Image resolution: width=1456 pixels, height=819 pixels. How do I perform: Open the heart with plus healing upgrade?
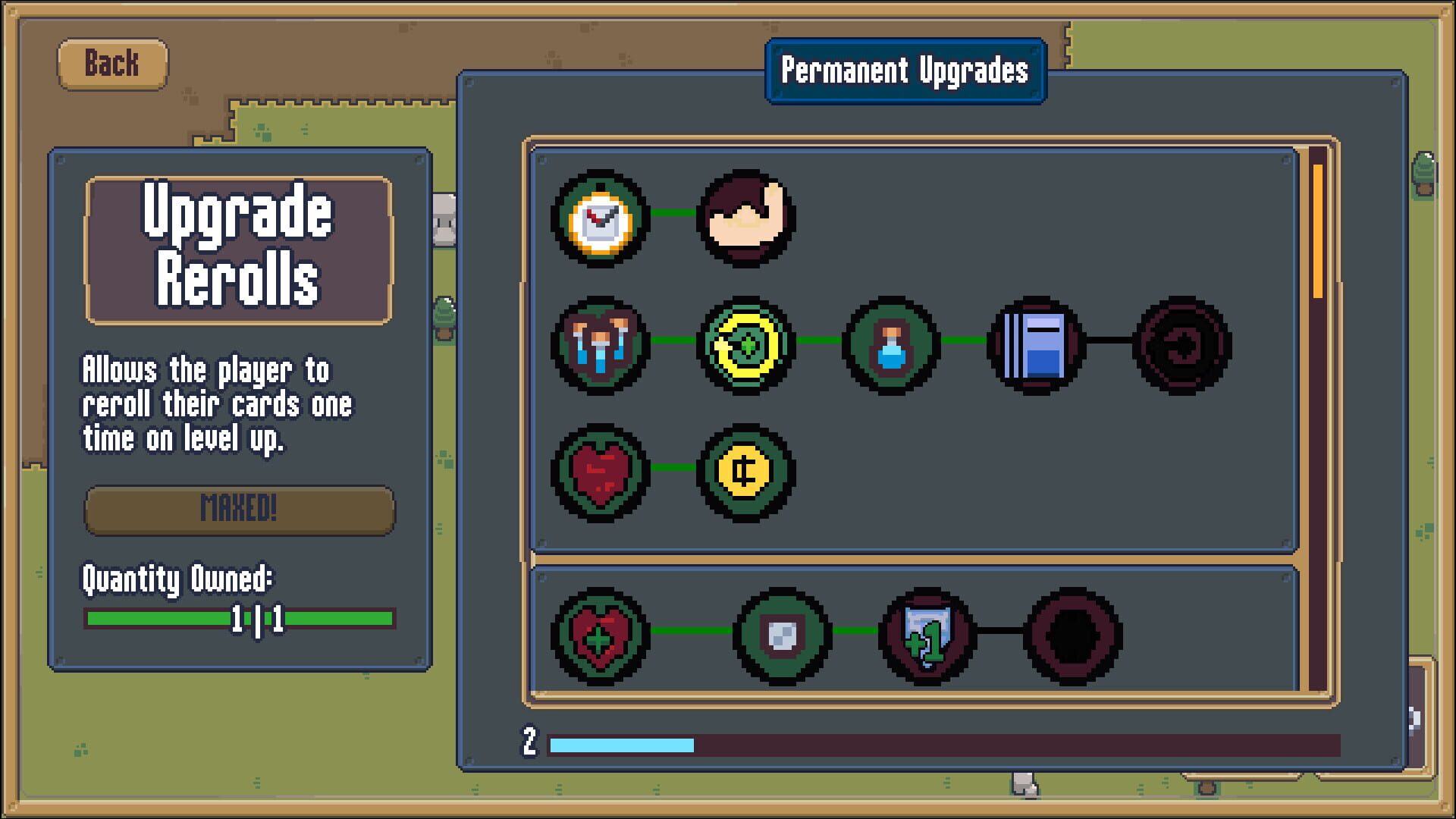click(x=599, y=637)
